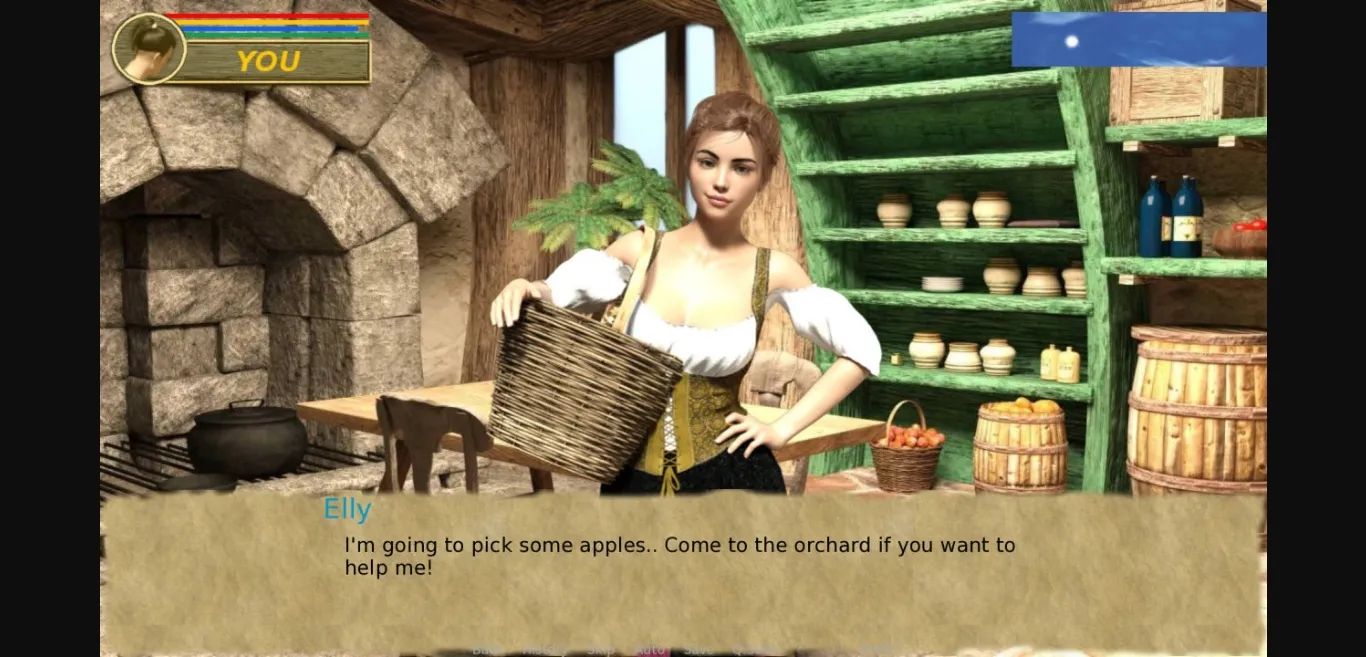Open the dialogue History log
This screenshot has width=1366, height=657.
[544, 650]
